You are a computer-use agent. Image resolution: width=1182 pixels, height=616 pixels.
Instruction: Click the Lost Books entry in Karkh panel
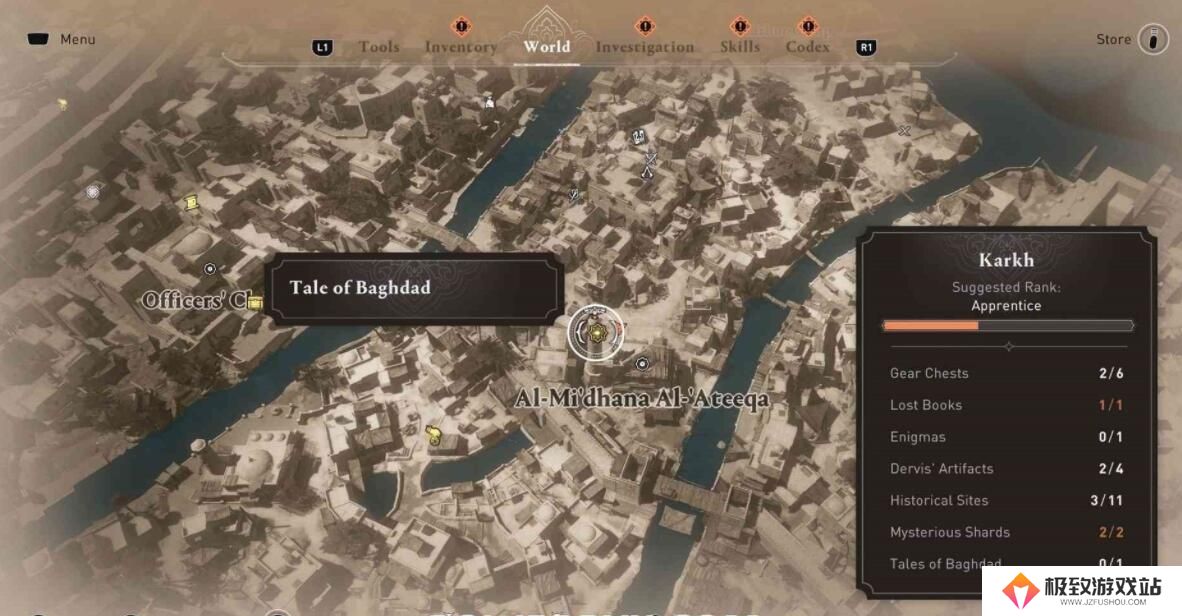point(1007,405)
